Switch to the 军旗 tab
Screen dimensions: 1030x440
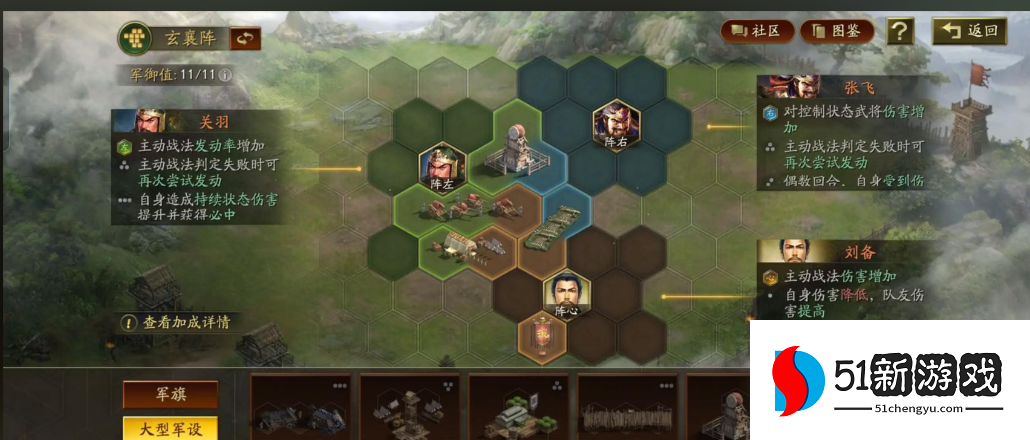170,394
